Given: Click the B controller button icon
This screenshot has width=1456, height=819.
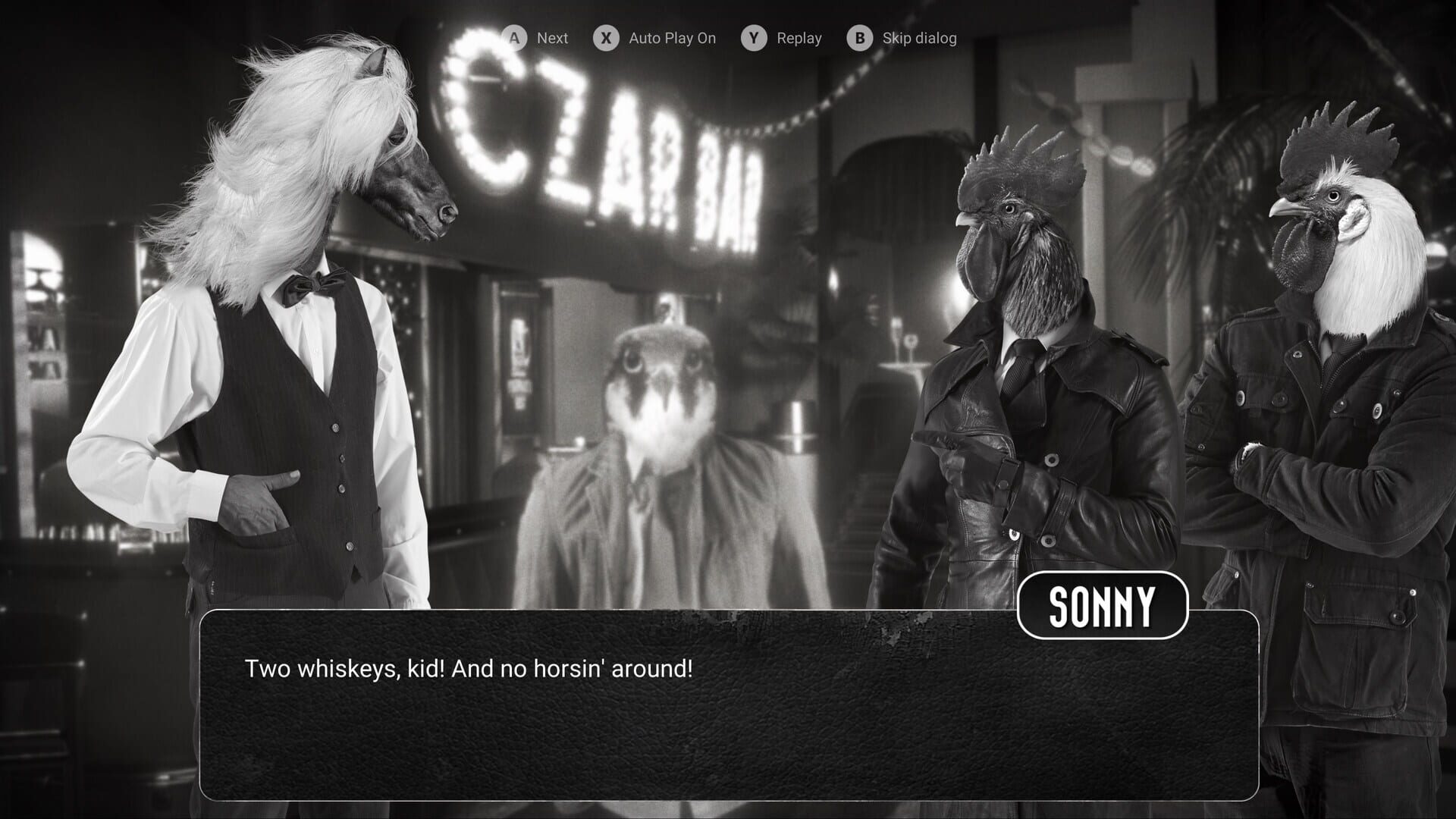Looking at the screenshot, I should [858, 37].
